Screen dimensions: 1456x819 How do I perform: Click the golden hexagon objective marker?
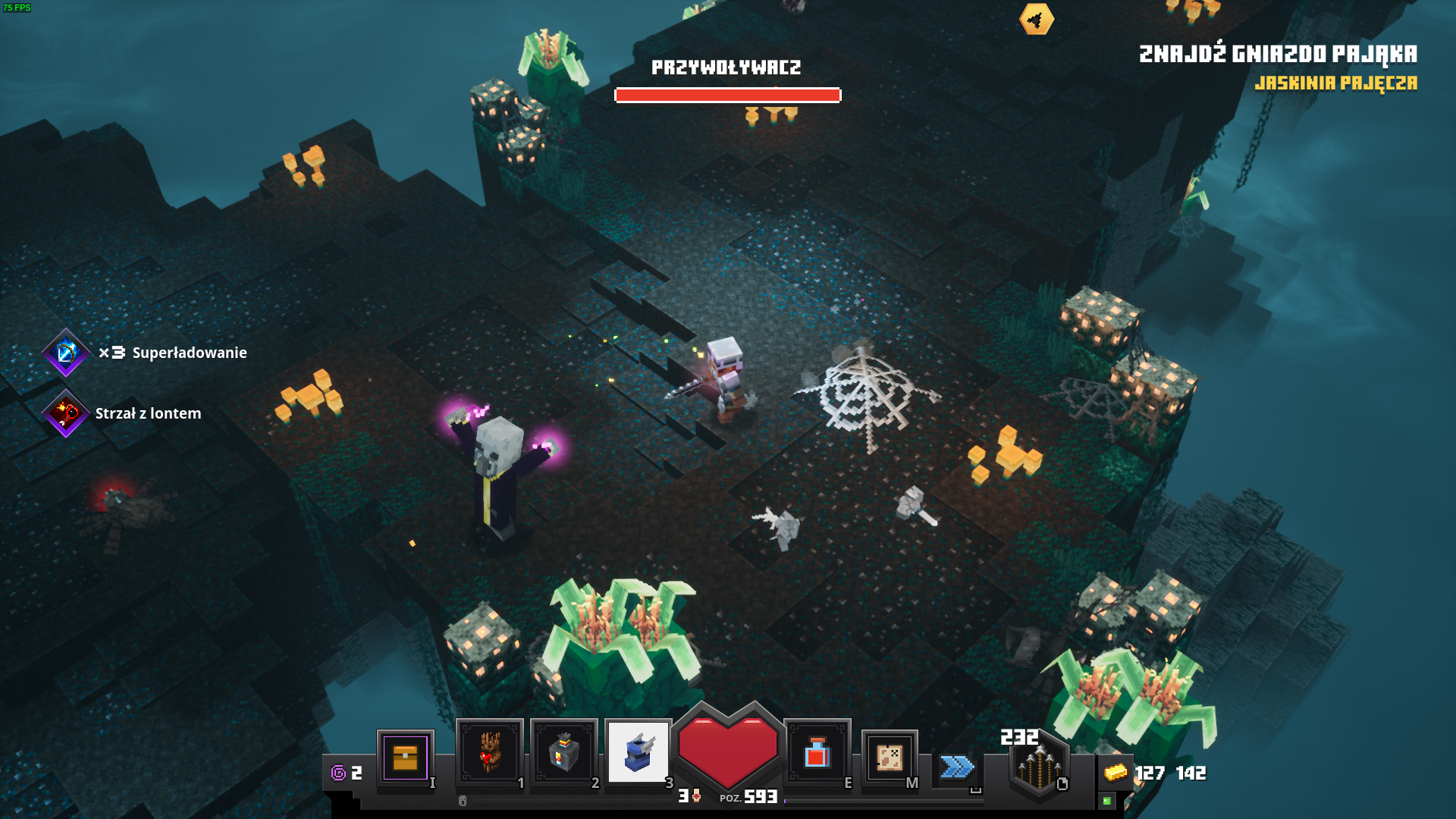pyautogui.click(x=1036, y=19)
